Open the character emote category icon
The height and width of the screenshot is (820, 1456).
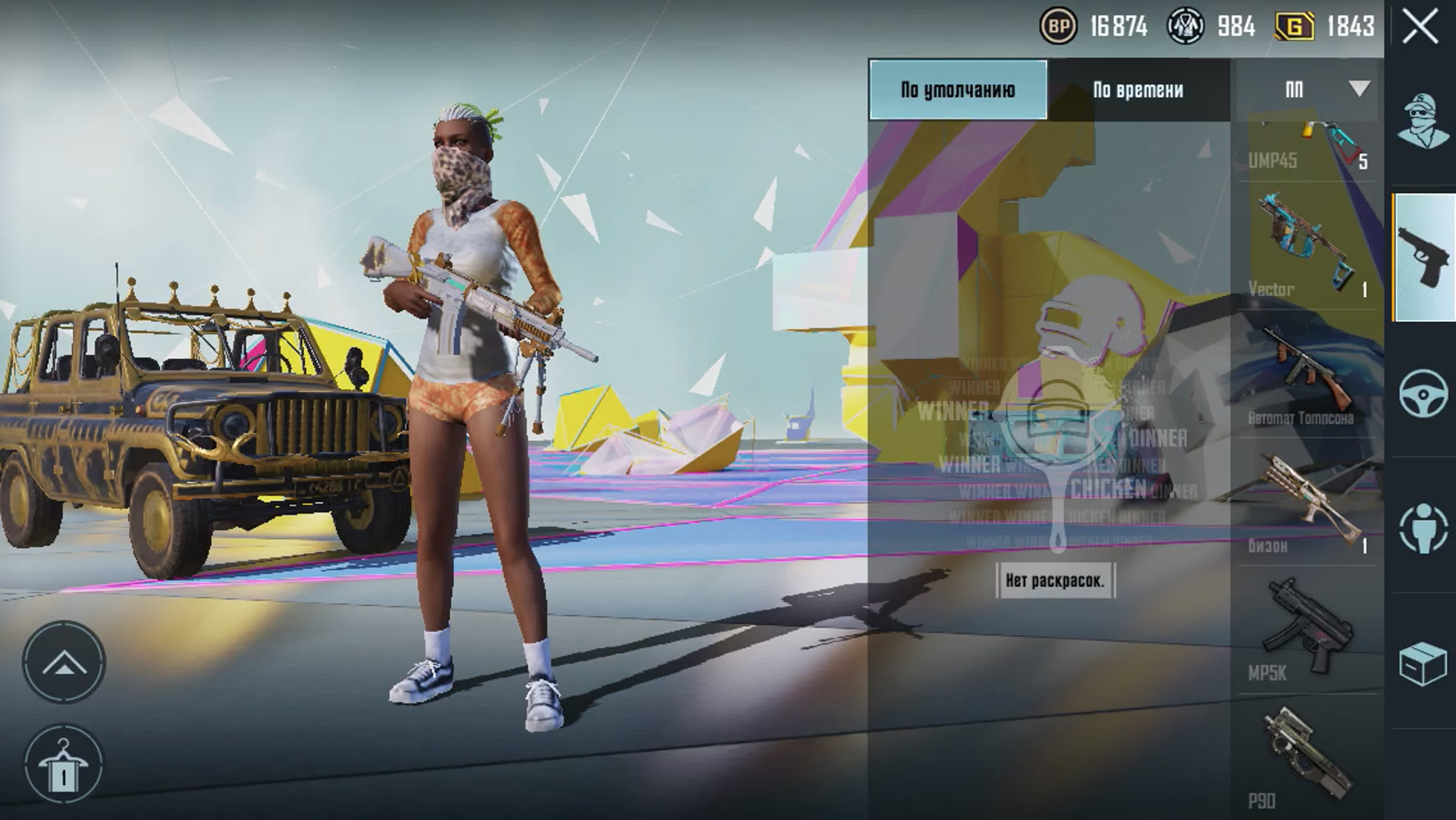[1423, 528]
